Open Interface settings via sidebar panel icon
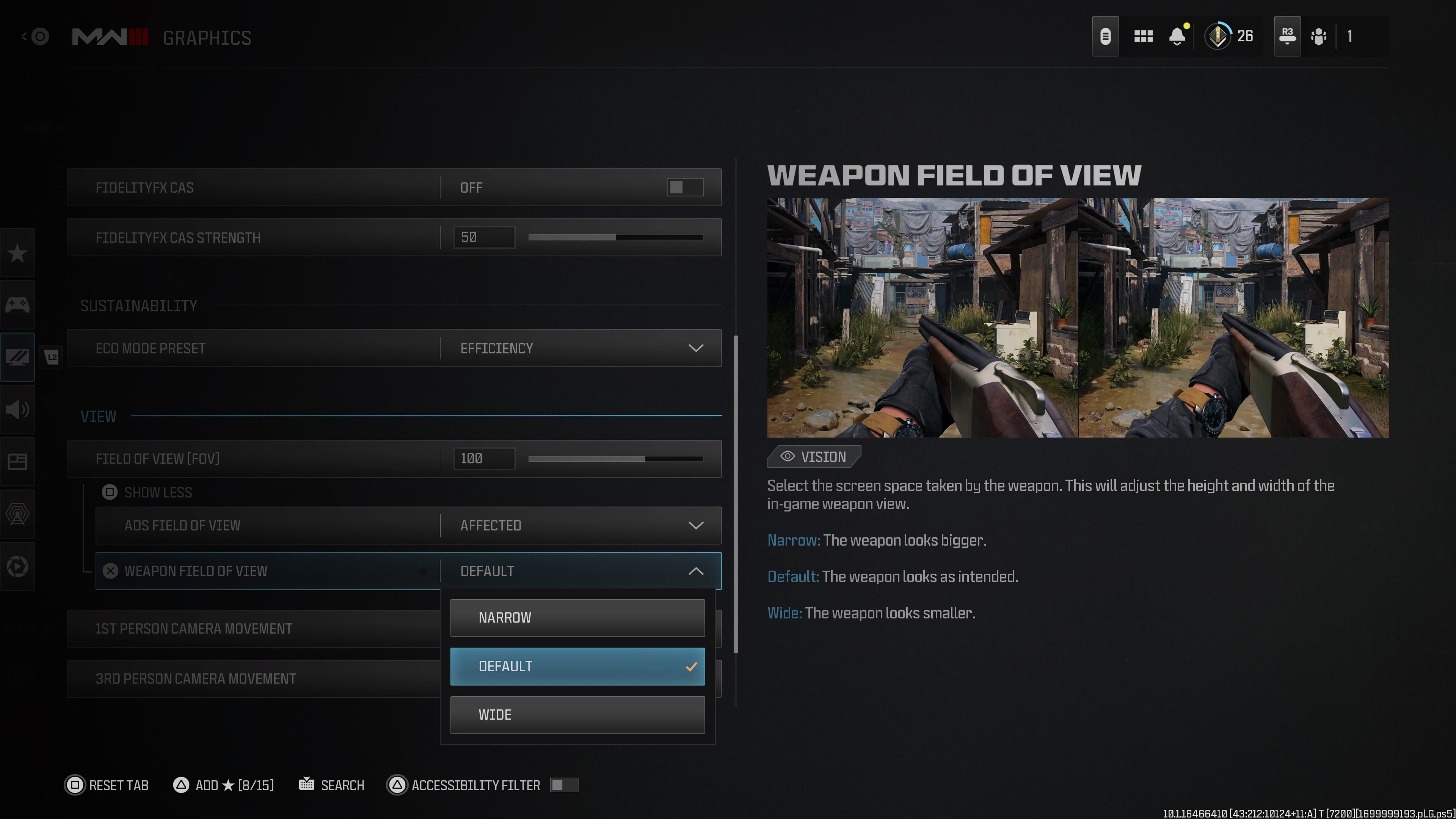Image resolution: width=1456 pixels, height=819 pixels. point(17,461)
